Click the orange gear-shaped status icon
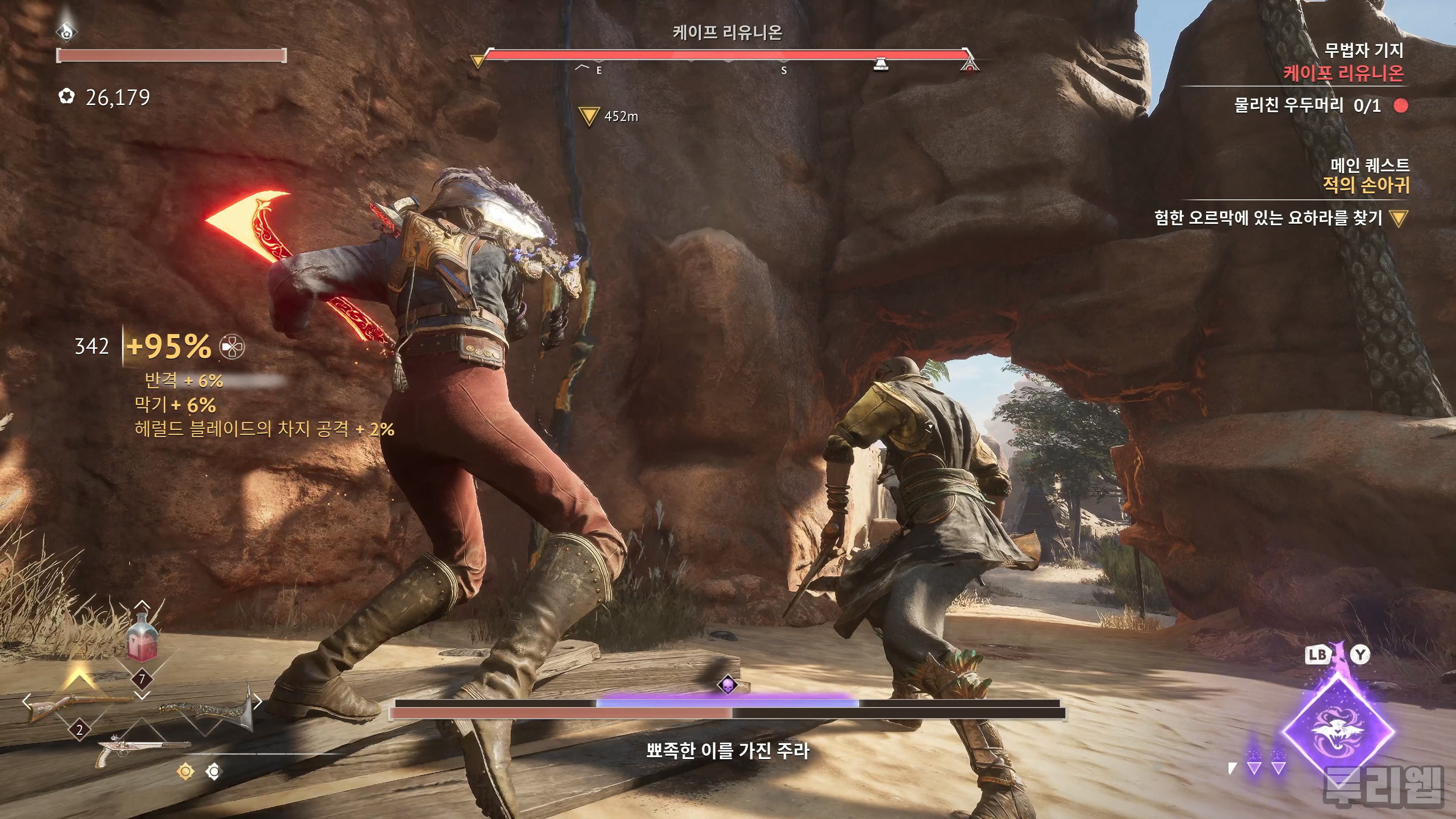 click(185, 772)
